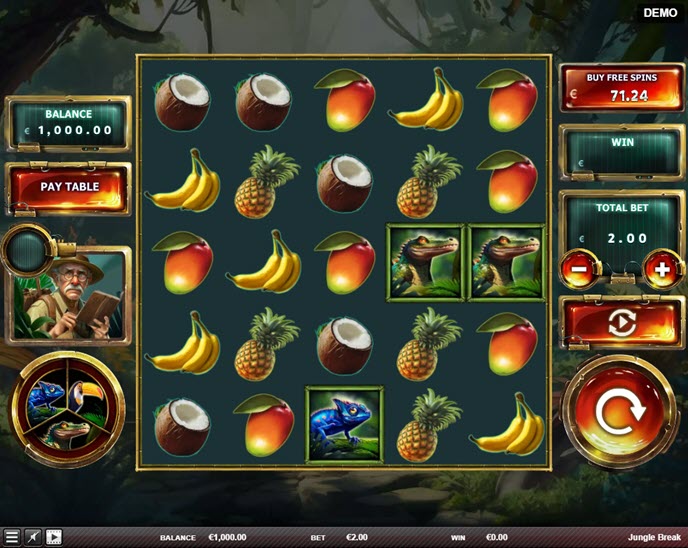Open the Pay Table
The height and width of the screenshot is (548, 688).
[69, 187]
